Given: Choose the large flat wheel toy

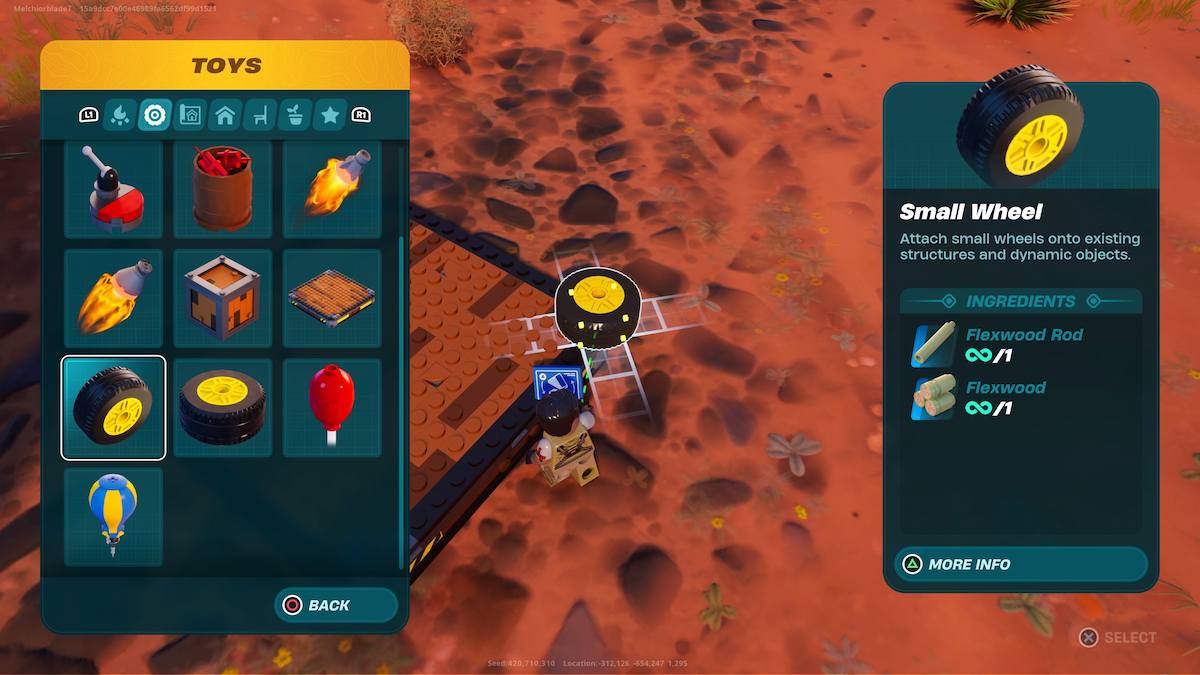Looking at the screenshot, I should click(x=223, y=407).
